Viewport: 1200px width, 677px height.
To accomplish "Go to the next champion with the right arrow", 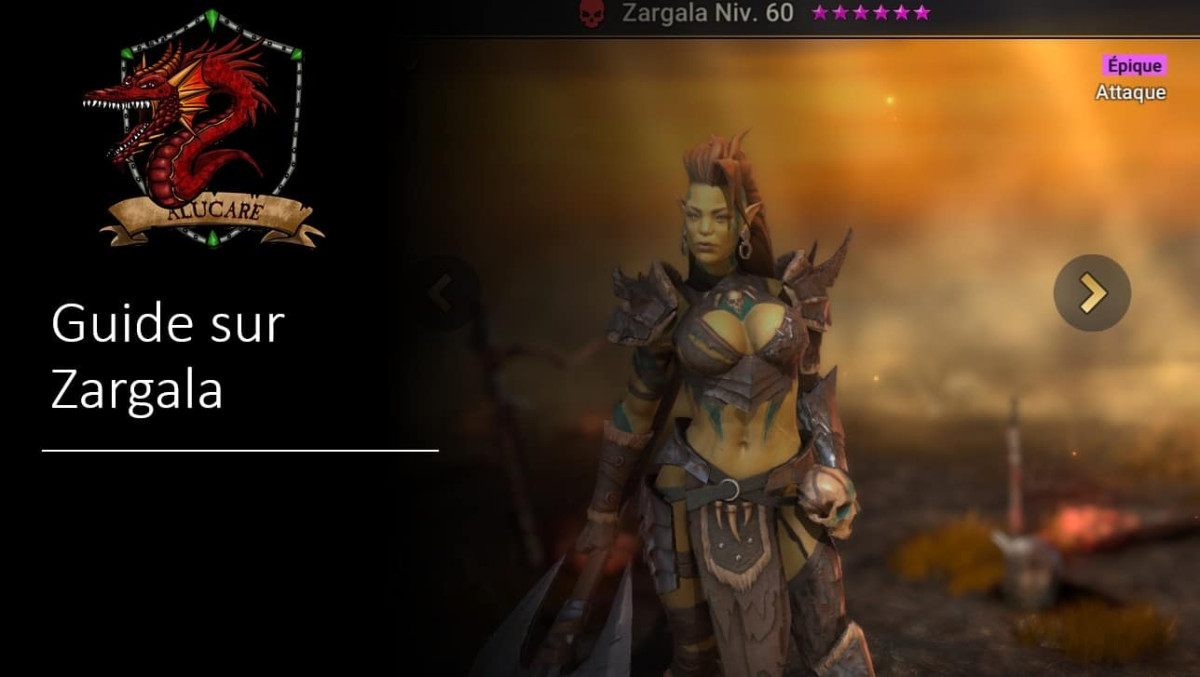I will [1092, 293].
